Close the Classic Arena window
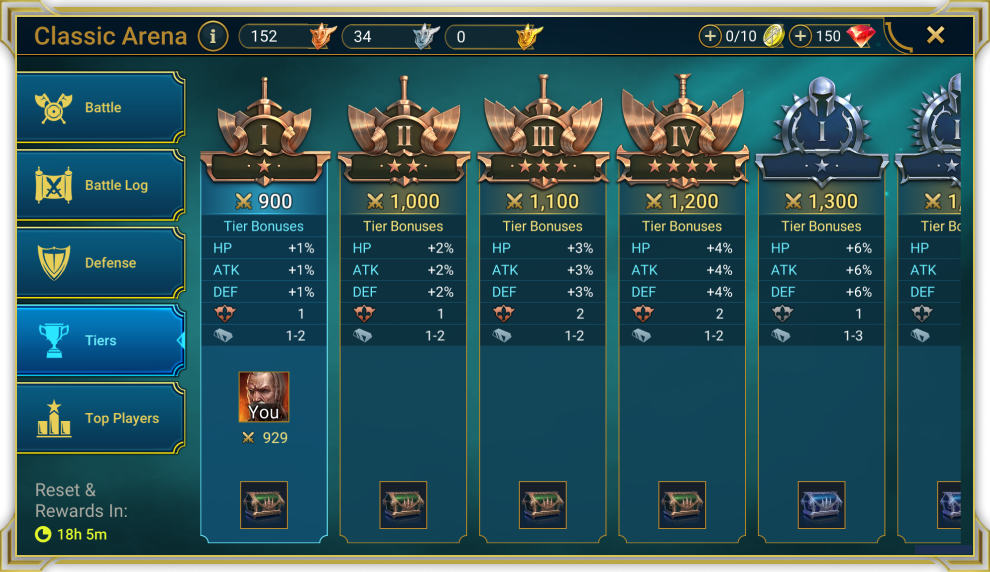Image resolution: width=990 pixels, height=572 pixels. 935,36
